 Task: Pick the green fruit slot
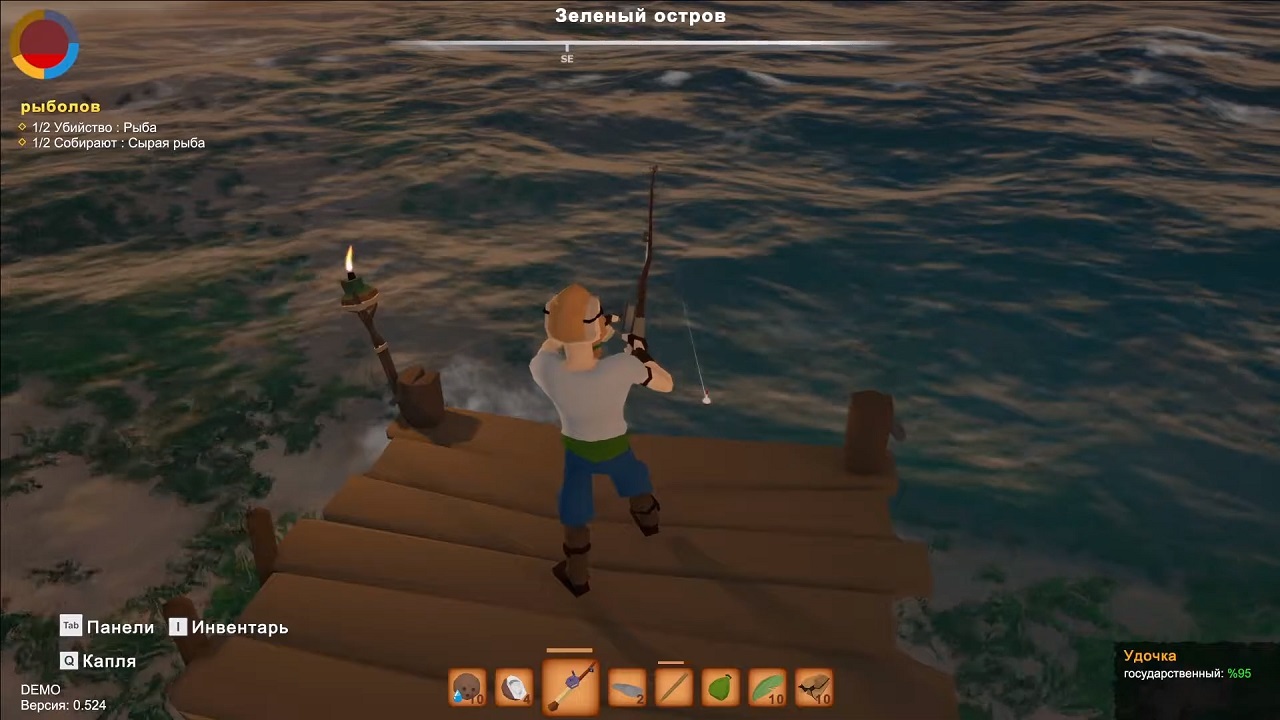click(x=721, y=687)
